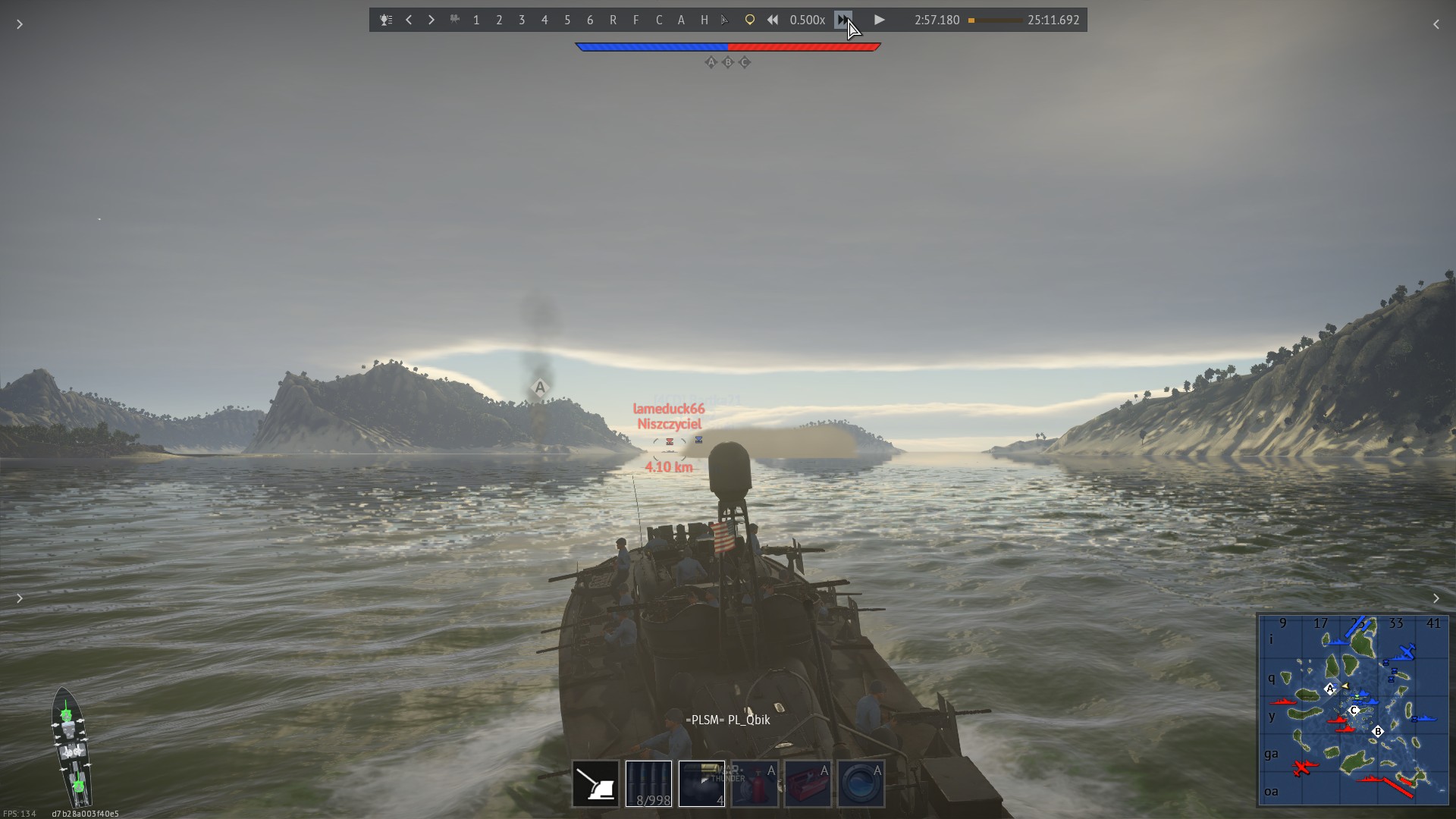The width and height of the screenshot is (1456, 819).
Task: Switch to the previous player arrow
Action: [x=409, y=20]
